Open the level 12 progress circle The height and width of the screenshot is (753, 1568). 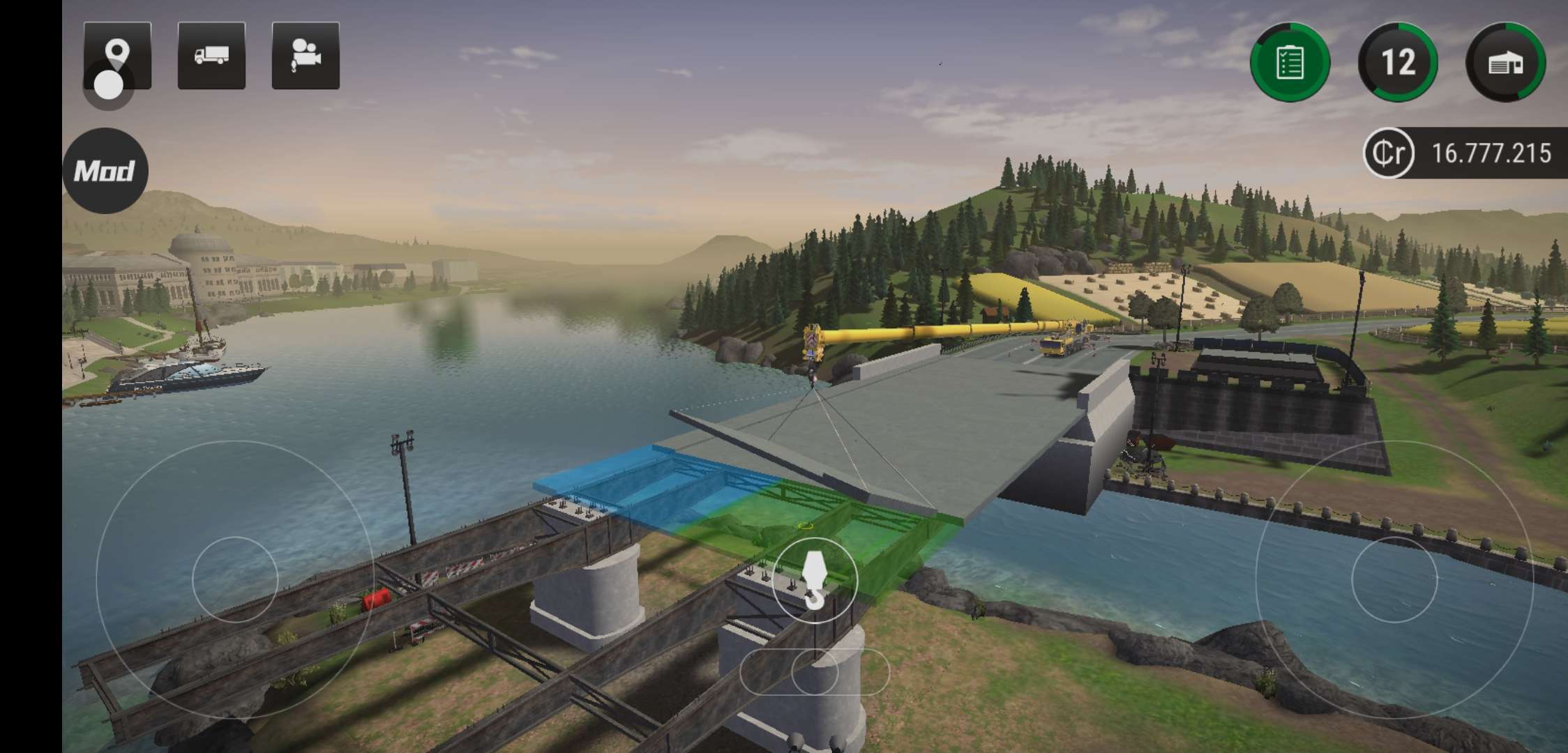1398,63
